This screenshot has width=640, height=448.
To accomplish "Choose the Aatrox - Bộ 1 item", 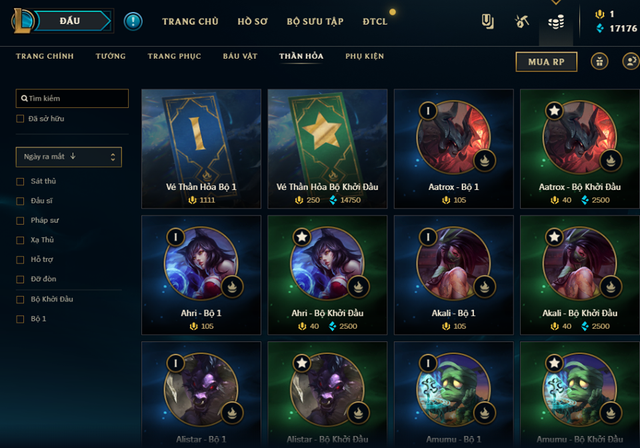I will tap(453, 148).
